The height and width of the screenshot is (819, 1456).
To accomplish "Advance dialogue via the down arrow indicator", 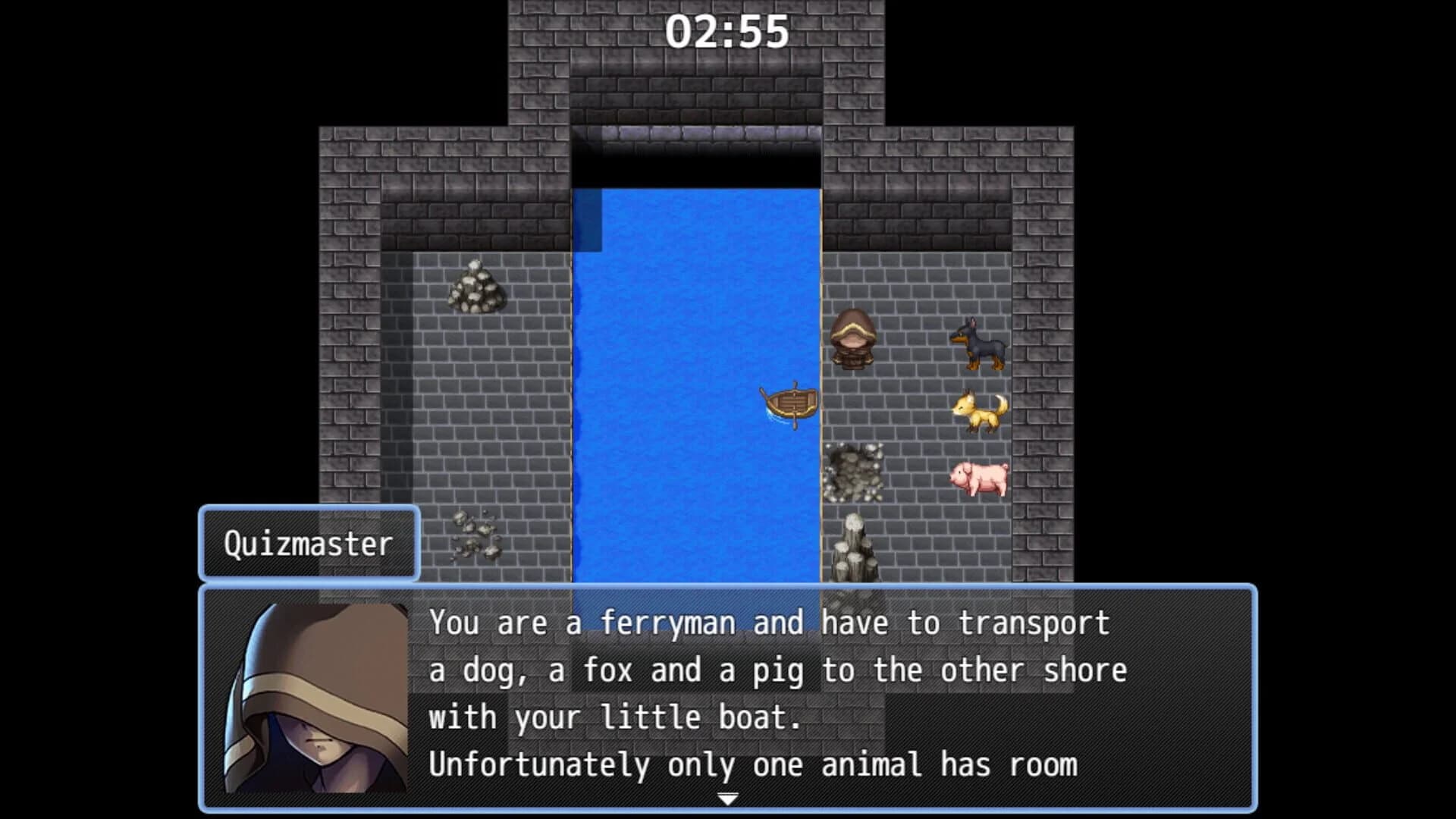I will click(x=730, y=798).
